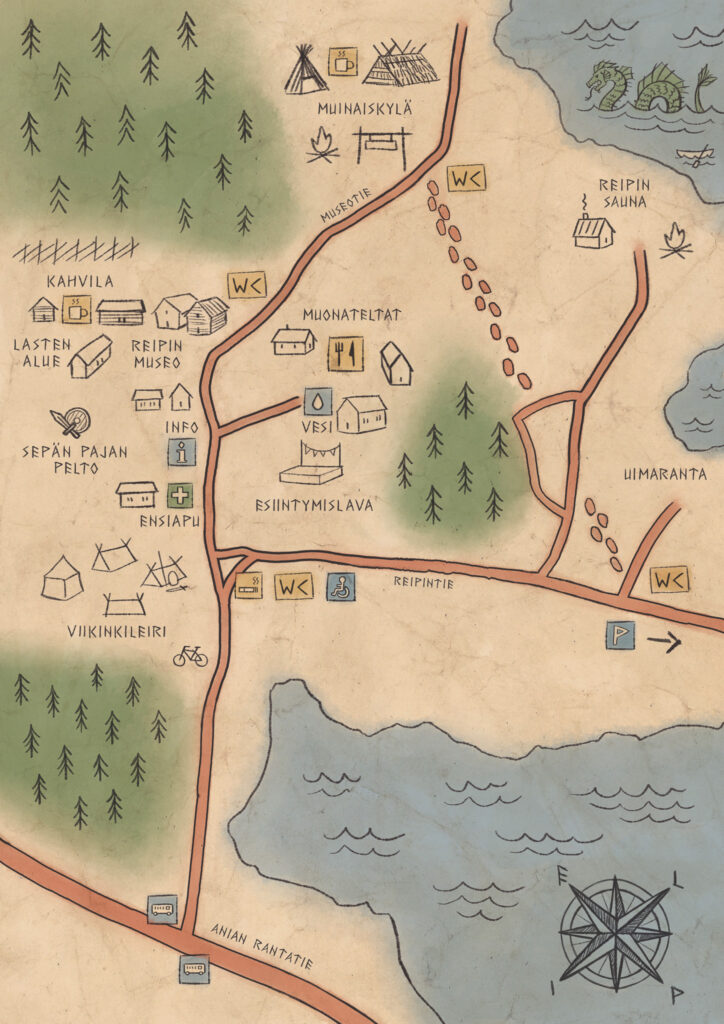Select the Info marker icon
The image size is (724, 1024).
(181, 452)
